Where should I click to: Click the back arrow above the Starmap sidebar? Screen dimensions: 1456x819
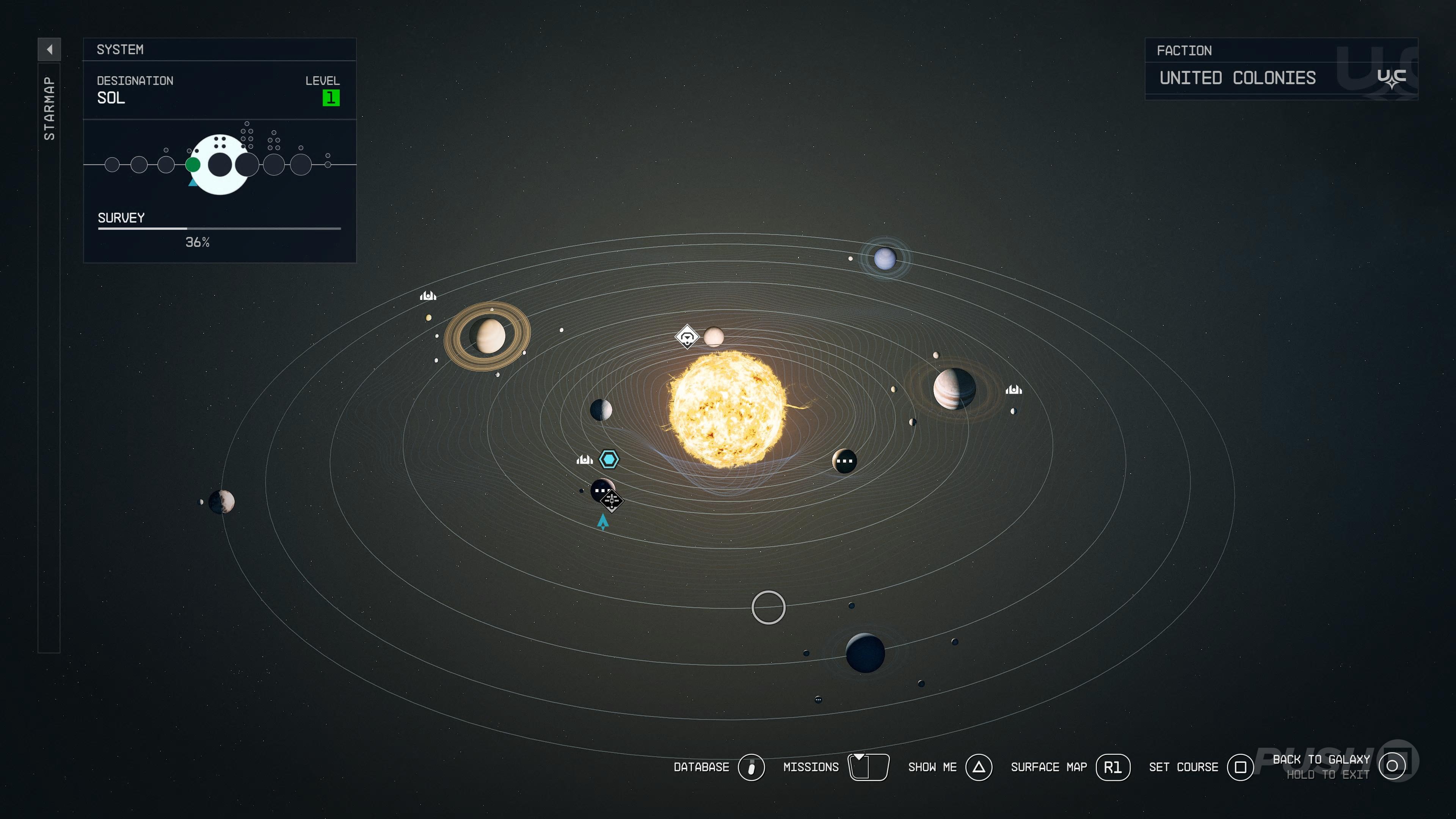(49, 49)
